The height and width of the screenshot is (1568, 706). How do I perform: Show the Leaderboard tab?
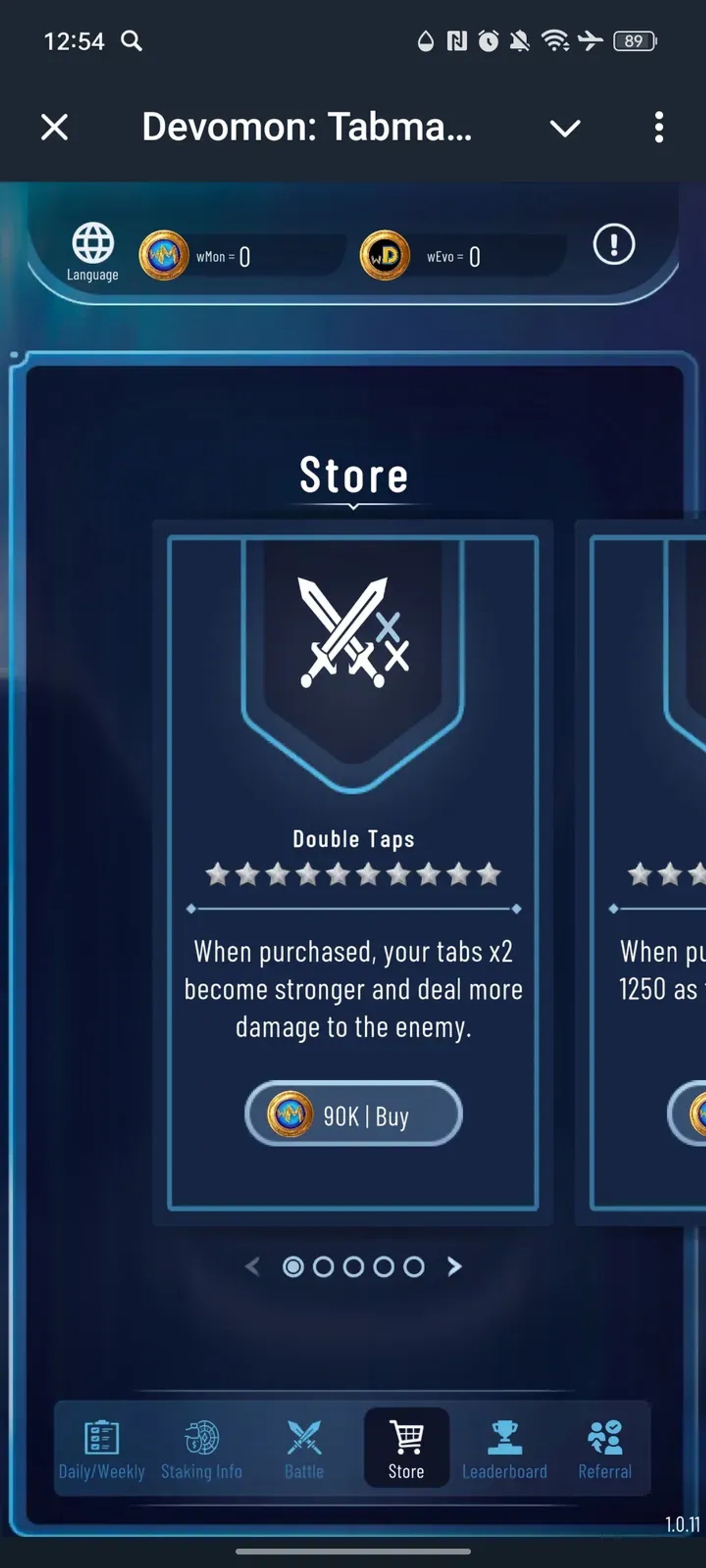[504, 1449]
